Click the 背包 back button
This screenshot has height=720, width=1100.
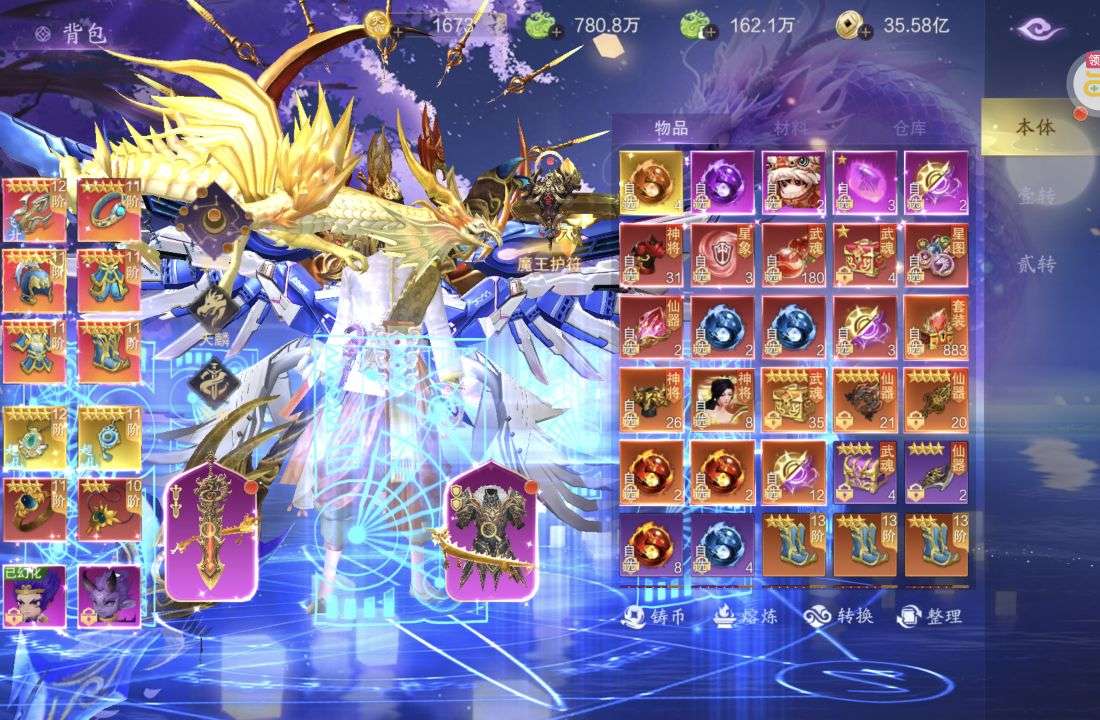click(58, 33)
